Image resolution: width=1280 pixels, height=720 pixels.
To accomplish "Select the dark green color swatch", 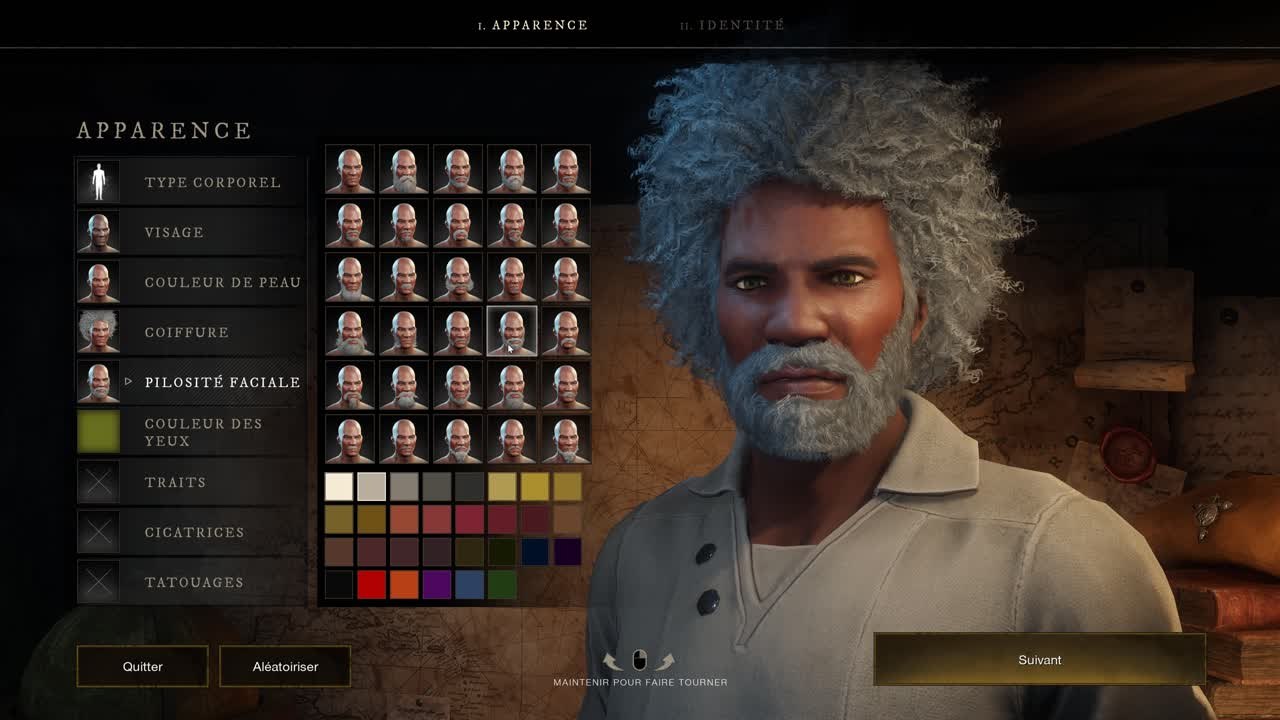I will [502, 585].
